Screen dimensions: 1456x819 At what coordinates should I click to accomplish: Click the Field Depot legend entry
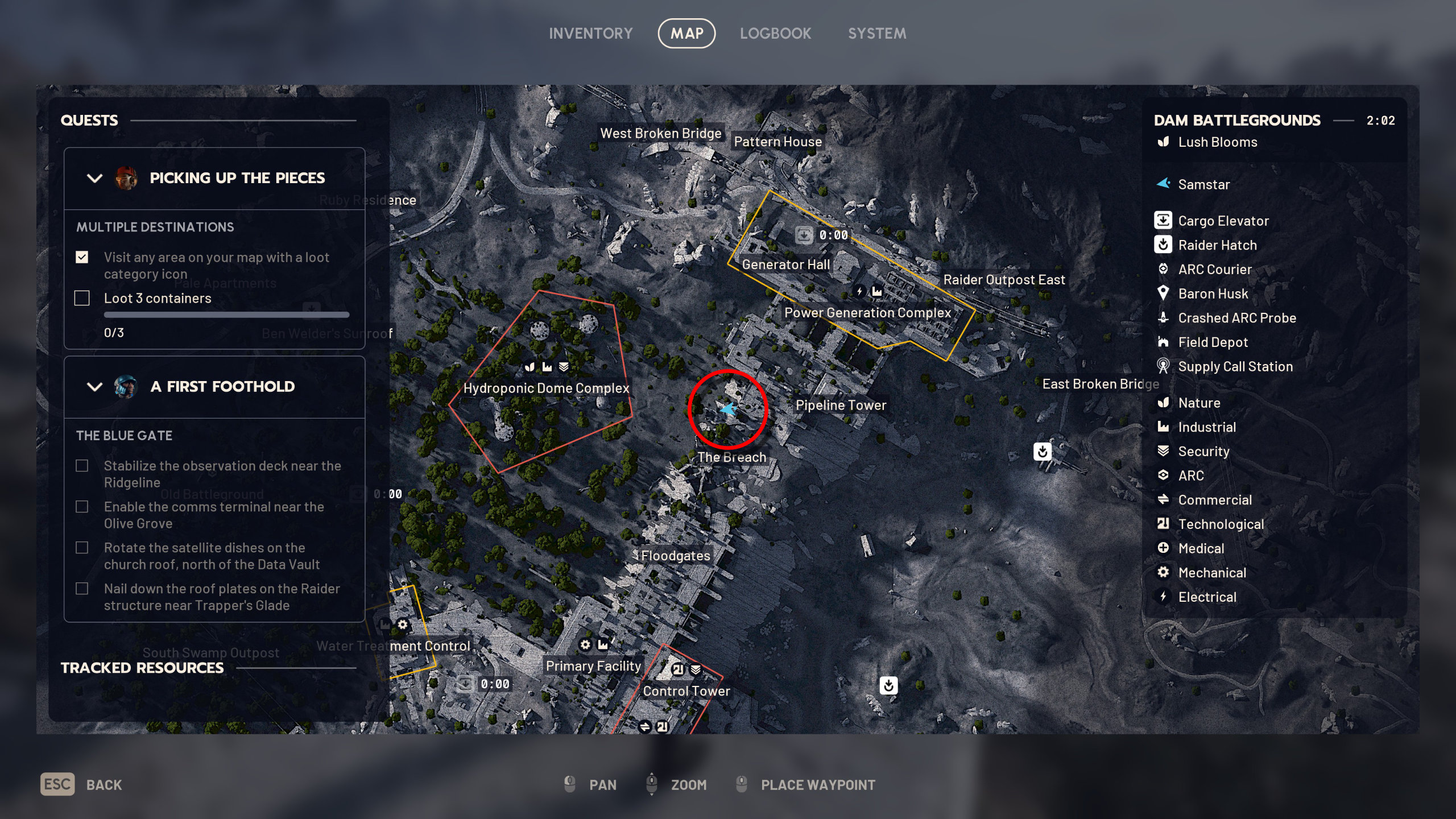click(1213, 342)
